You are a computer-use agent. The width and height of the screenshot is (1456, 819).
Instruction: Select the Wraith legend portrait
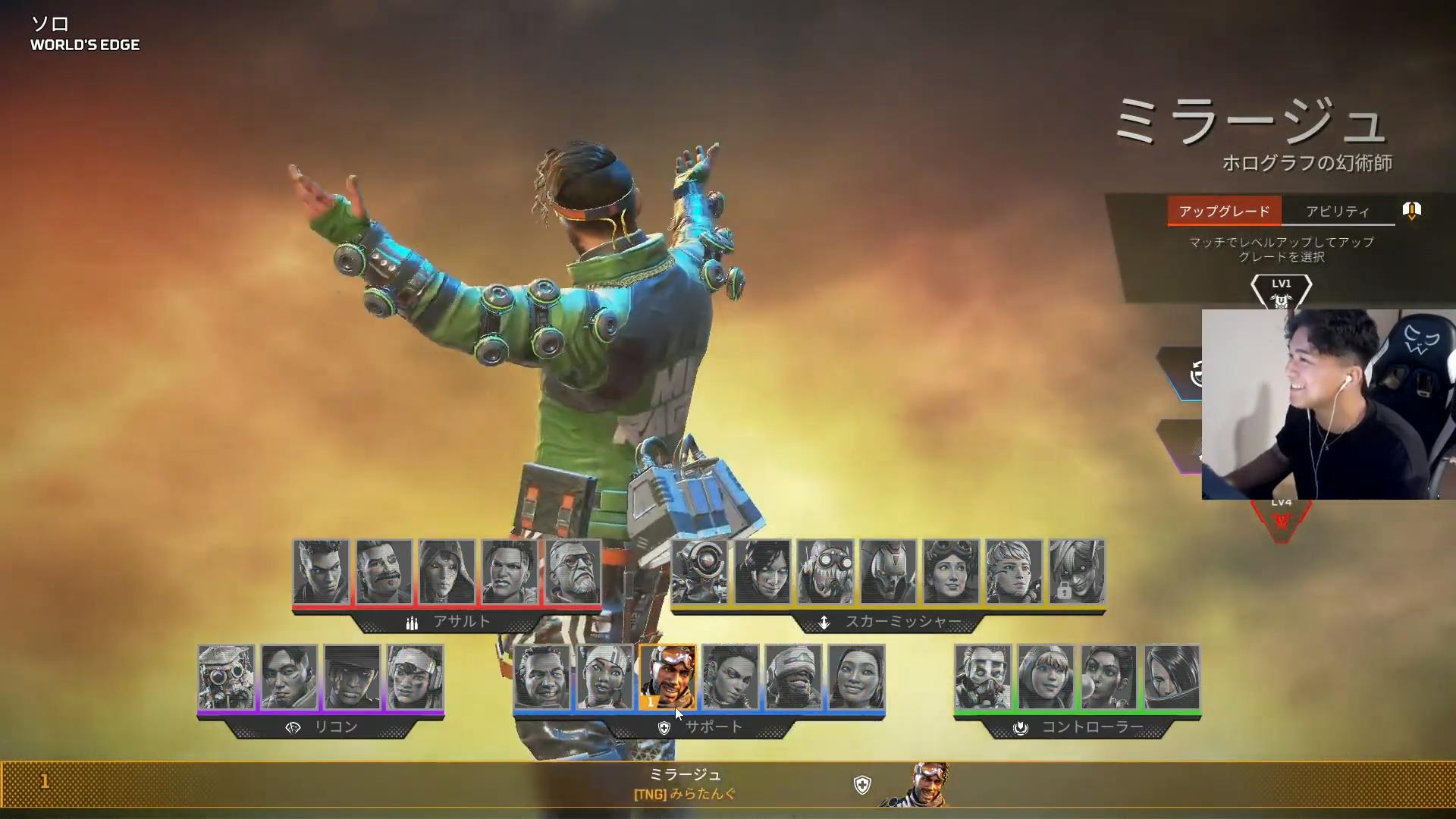(762, 572)
